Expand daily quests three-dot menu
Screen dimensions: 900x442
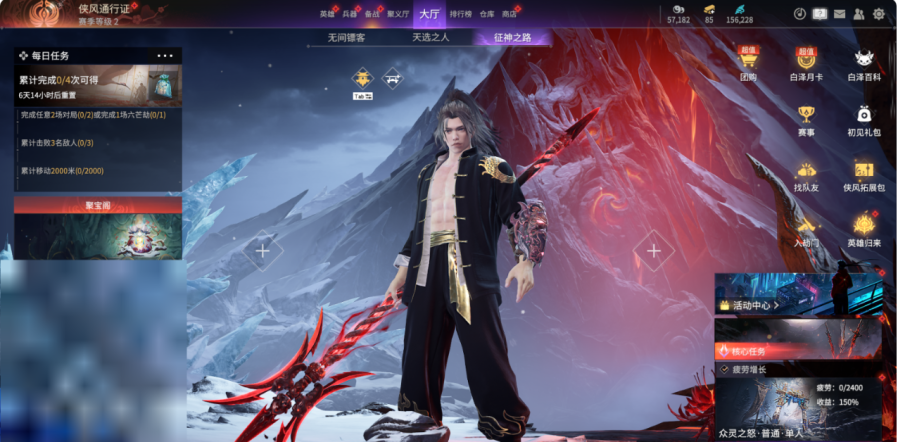pos(165,56)
